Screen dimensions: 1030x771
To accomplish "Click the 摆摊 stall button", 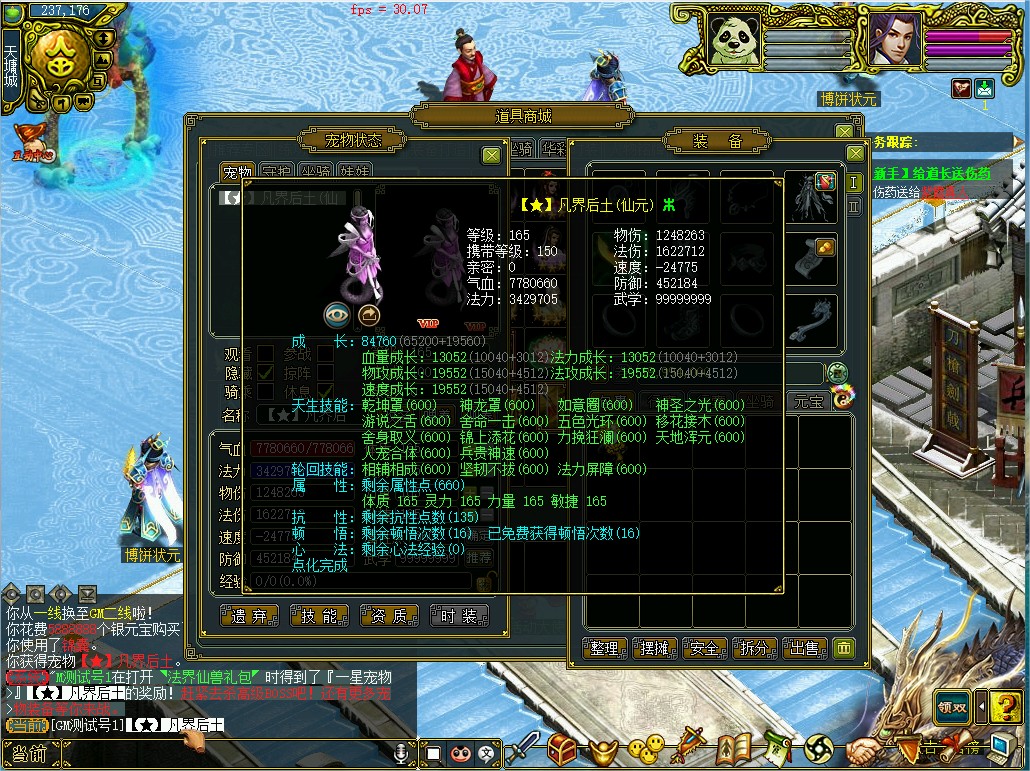I will (655, 648).
